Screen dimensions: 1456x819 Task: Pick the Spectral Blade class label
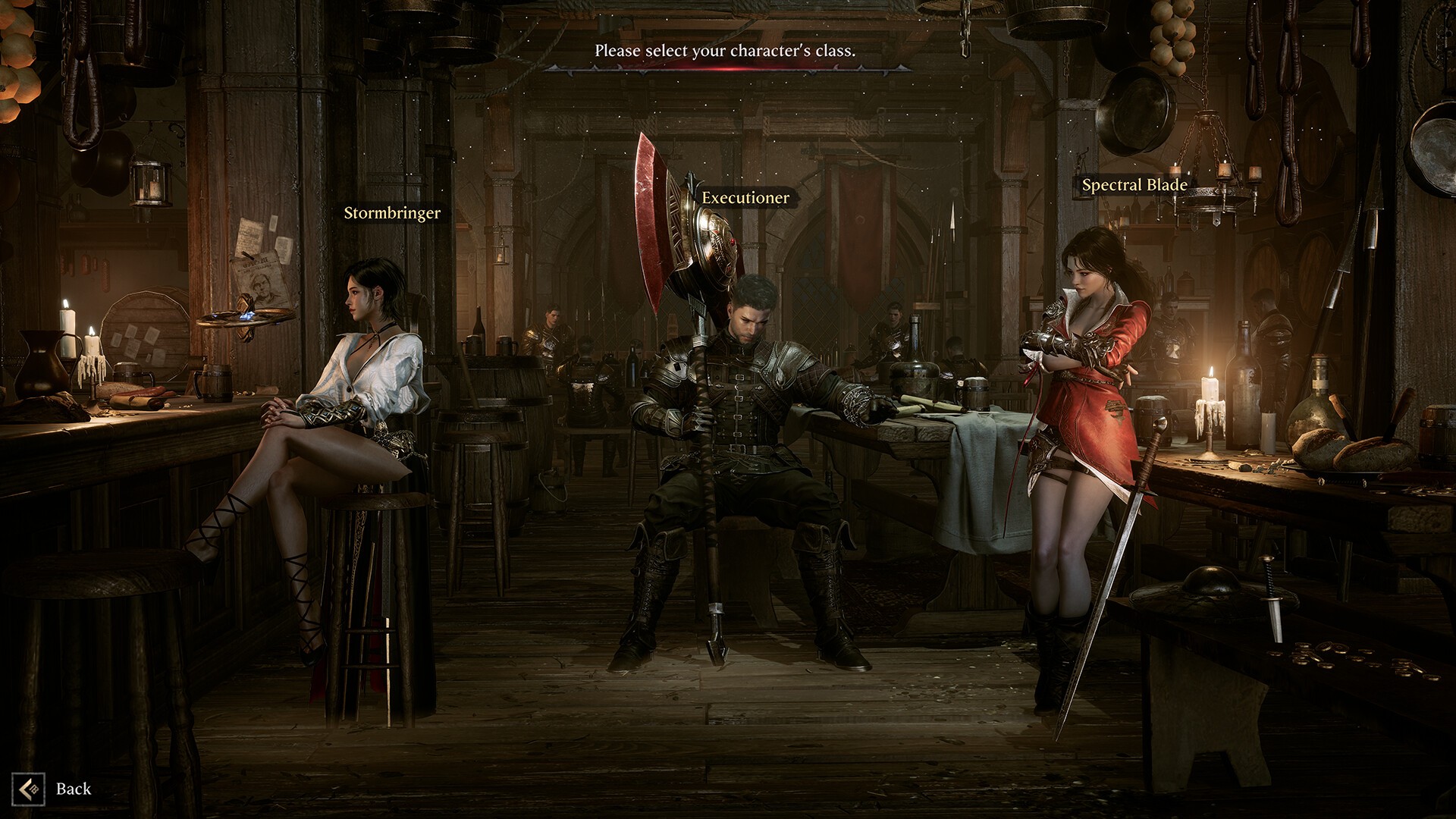1134,185
